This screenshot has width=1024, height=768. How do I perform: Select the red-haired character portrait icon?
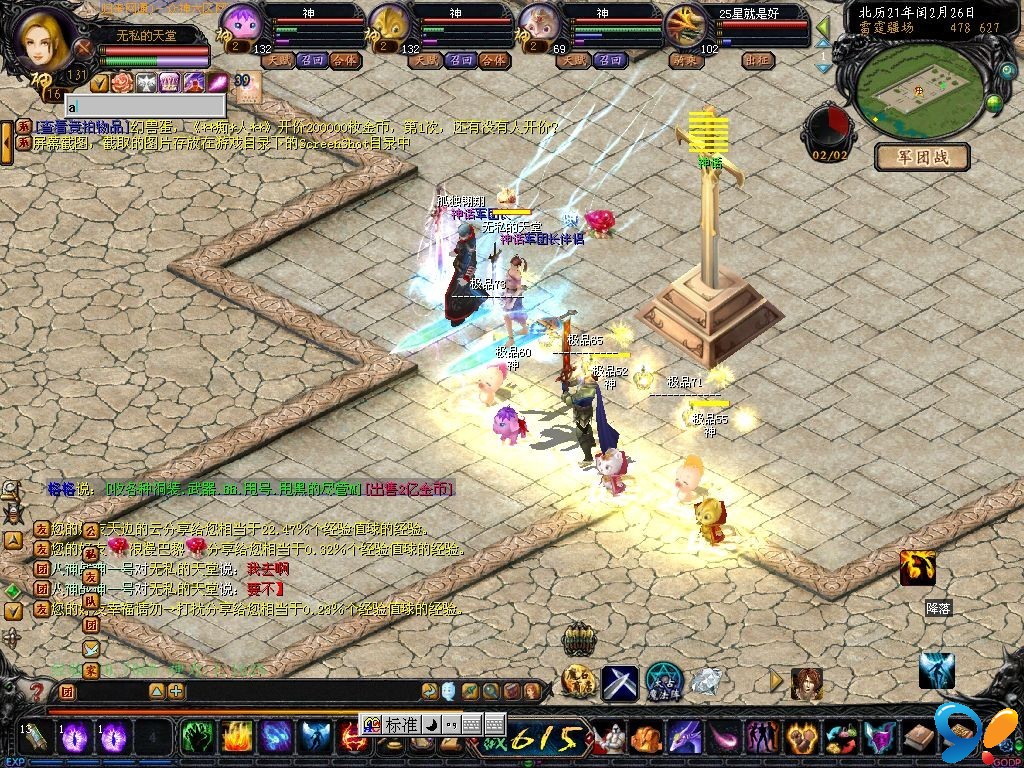[806, 683]
